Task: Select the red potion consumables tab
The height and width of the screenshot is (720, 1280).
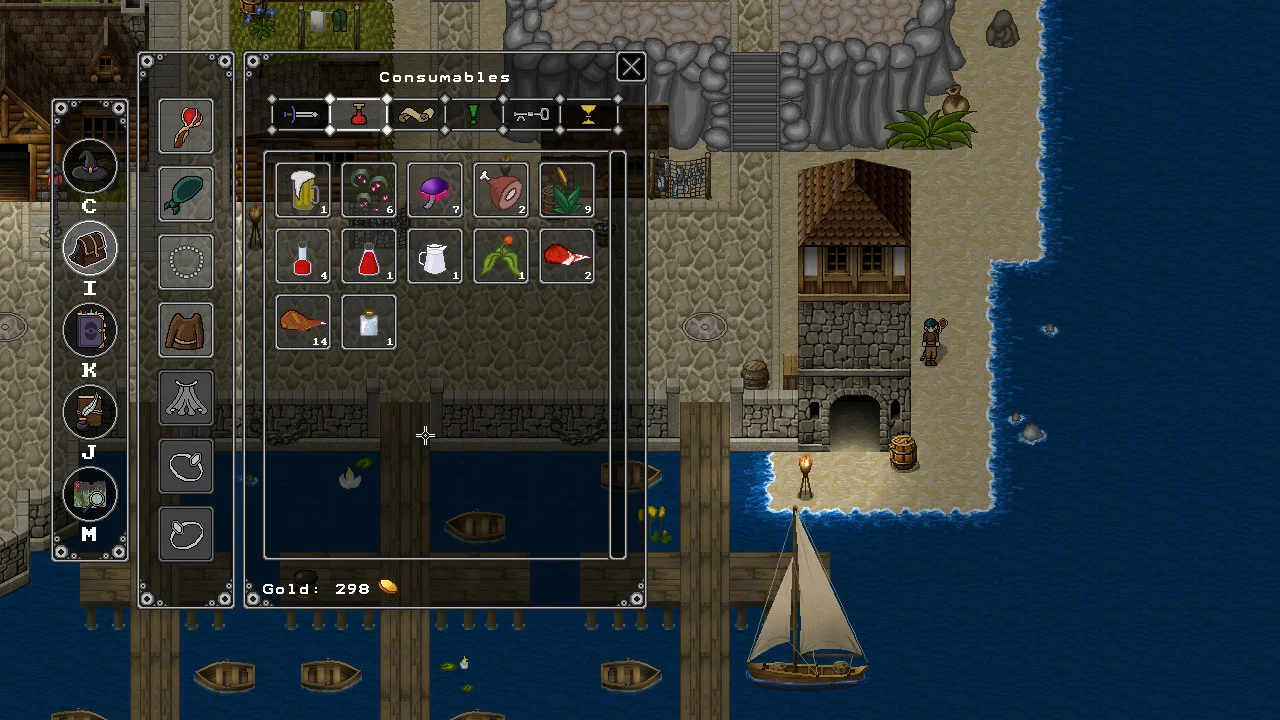Action: click(358, 115)
